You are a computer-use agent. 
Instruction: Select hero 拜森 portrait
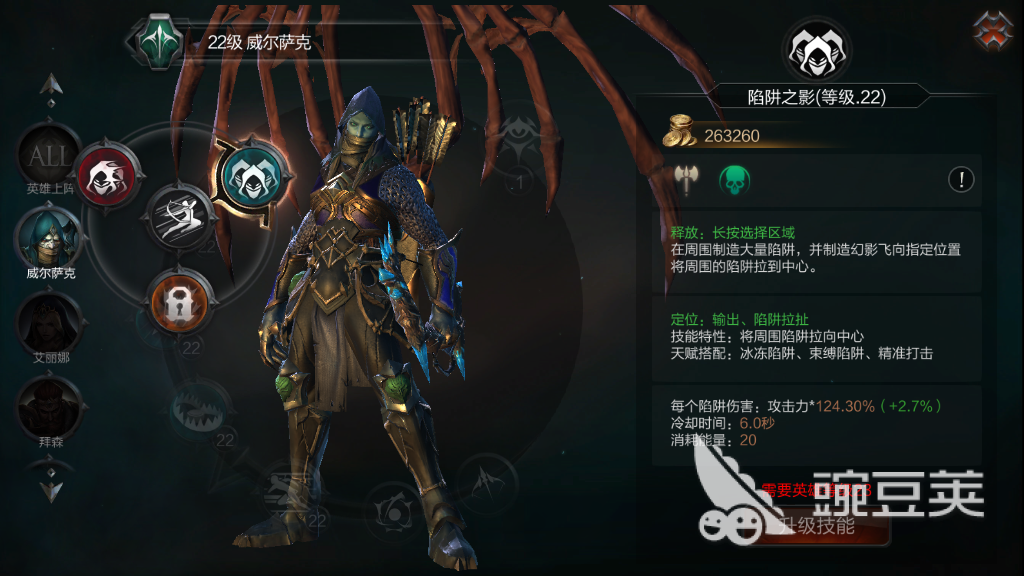tap(46, 405)
